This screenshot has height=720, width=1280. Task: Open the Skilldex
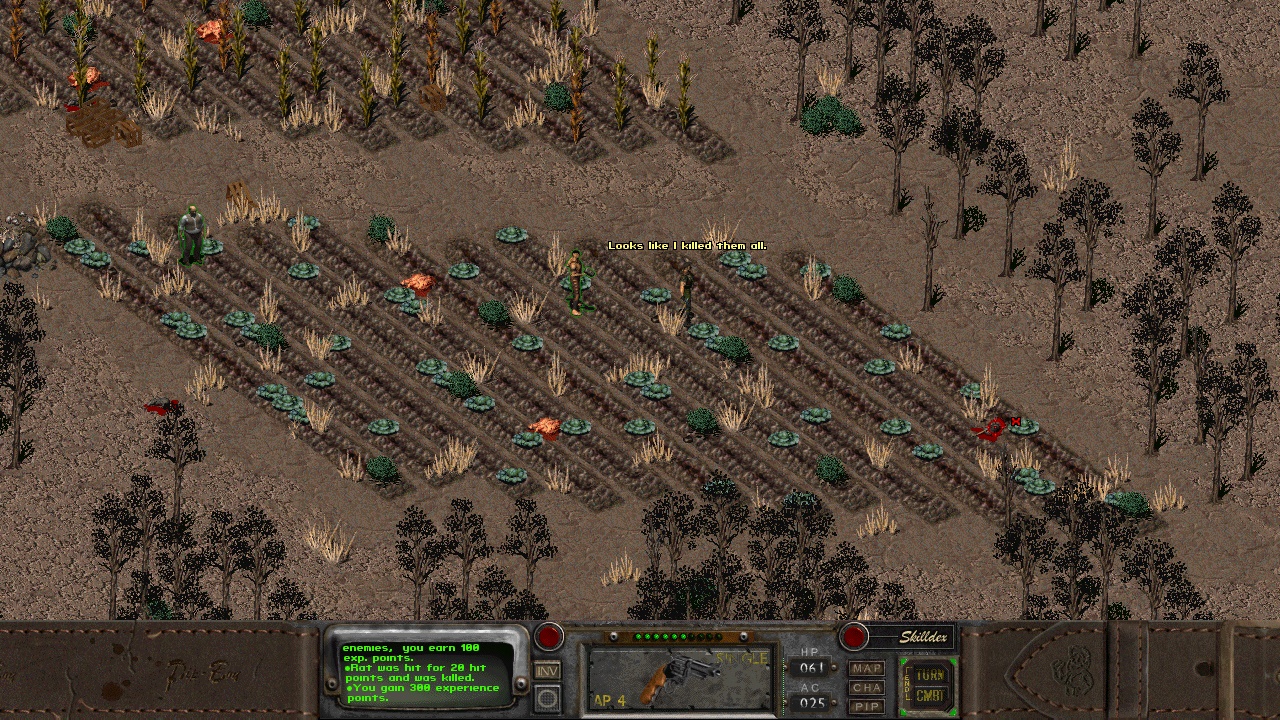coord(911,637)
